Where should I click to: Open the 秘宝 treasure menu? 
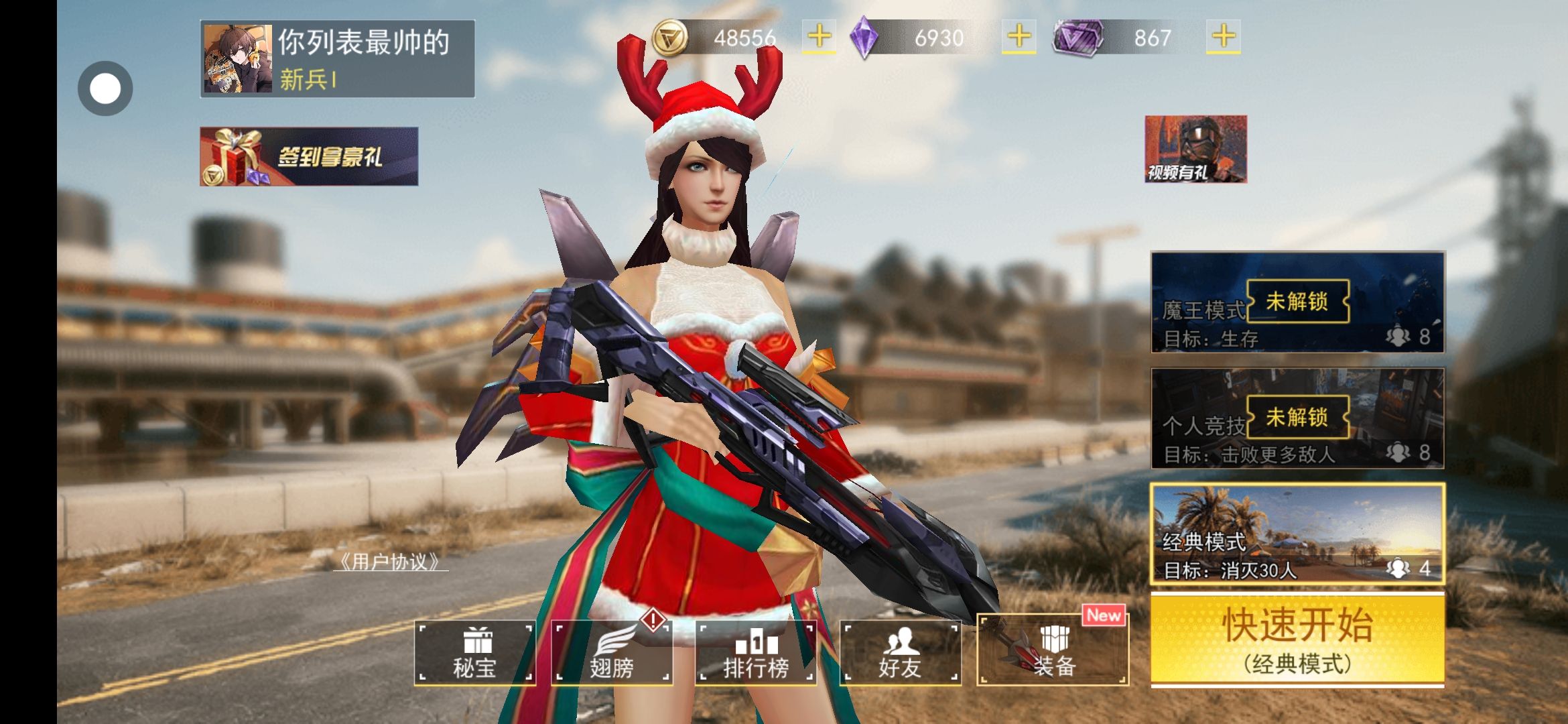pyautogui.click(x=474, y=653)
